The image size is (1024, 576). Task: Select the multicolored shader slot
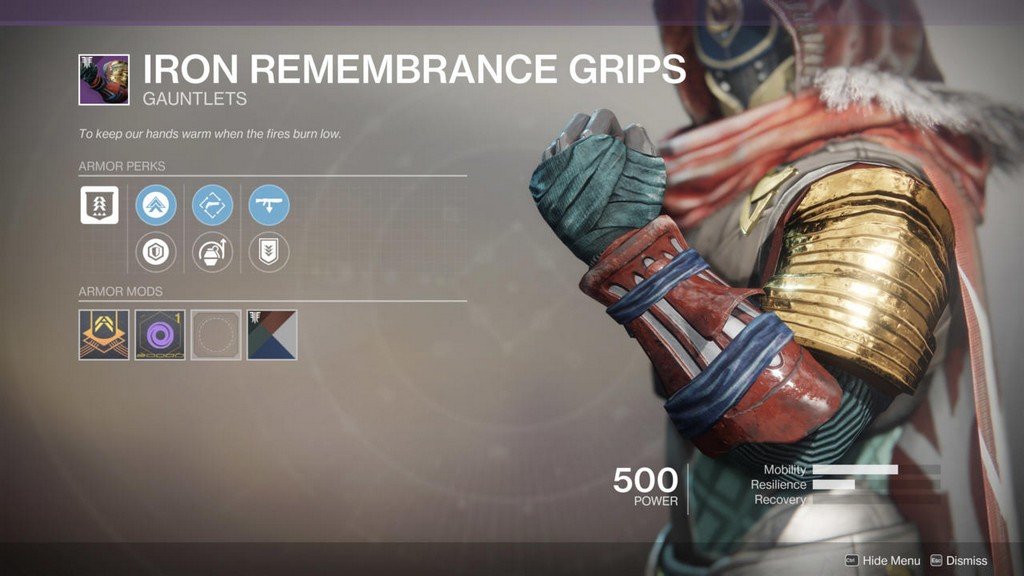point(272,335)
